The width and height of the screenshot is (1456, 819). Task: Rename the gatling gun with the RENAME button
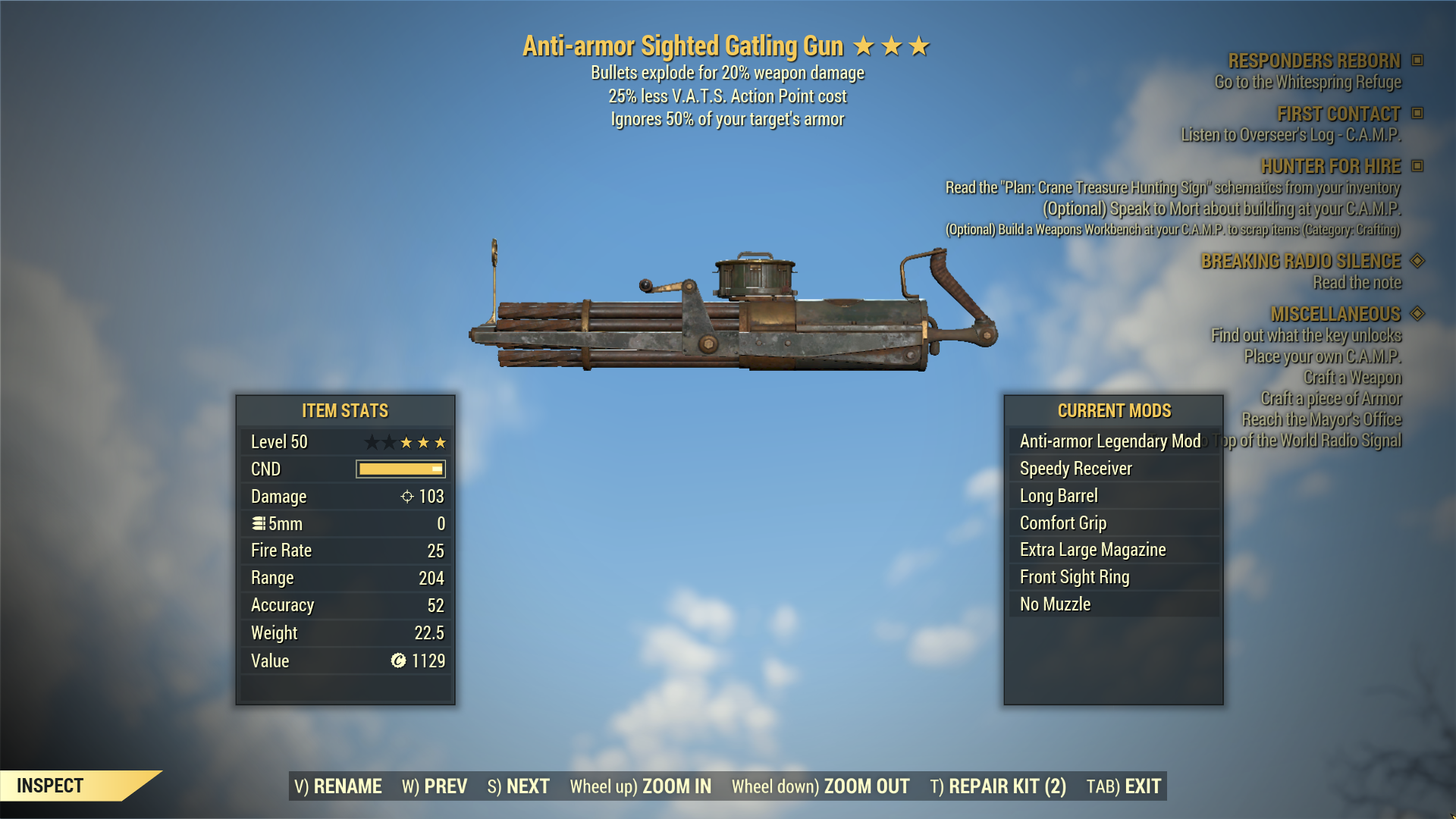(x=337, y=786)
